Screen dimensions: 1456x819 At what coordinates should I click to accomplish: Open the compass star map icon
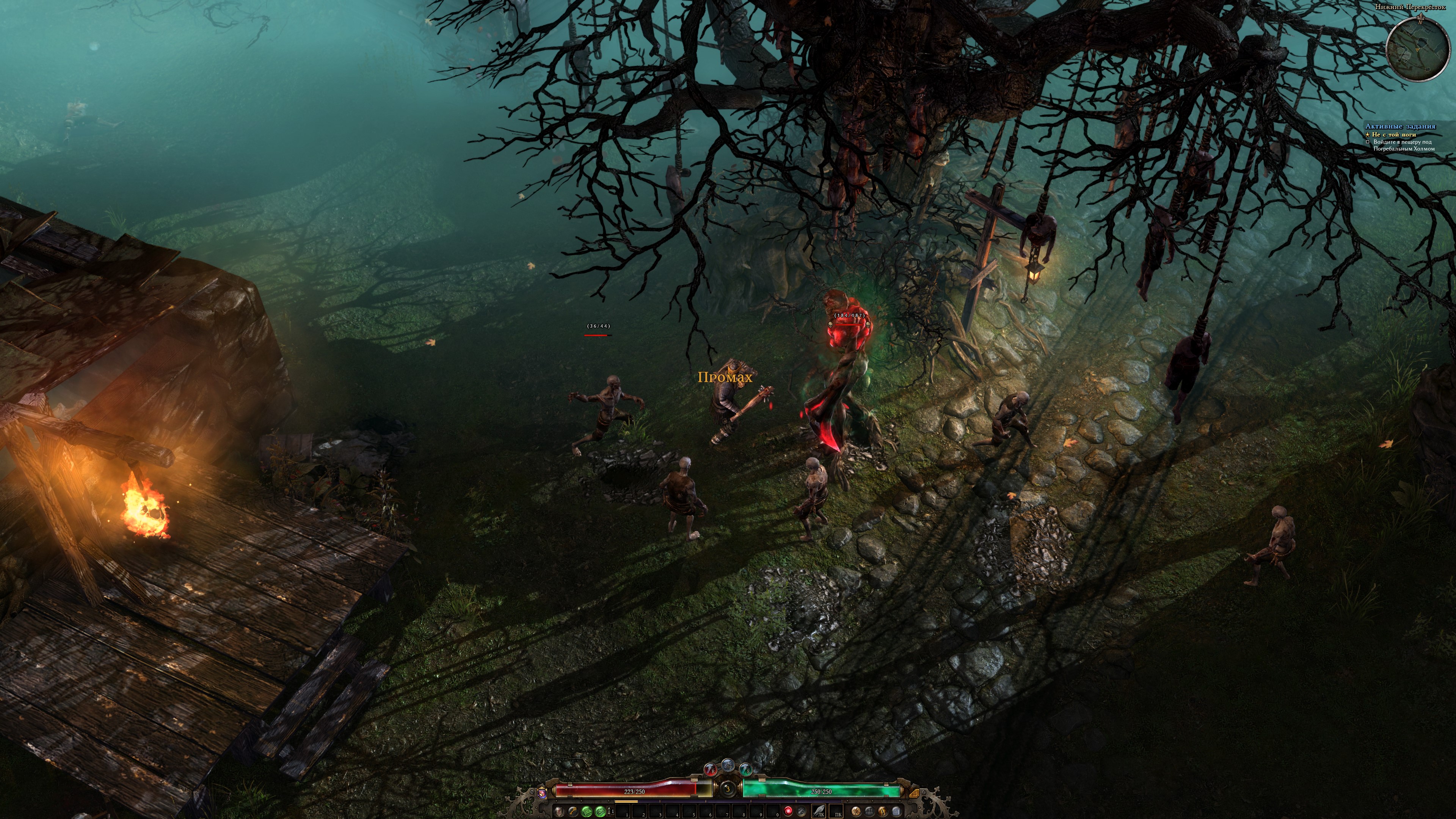point(856,811)
